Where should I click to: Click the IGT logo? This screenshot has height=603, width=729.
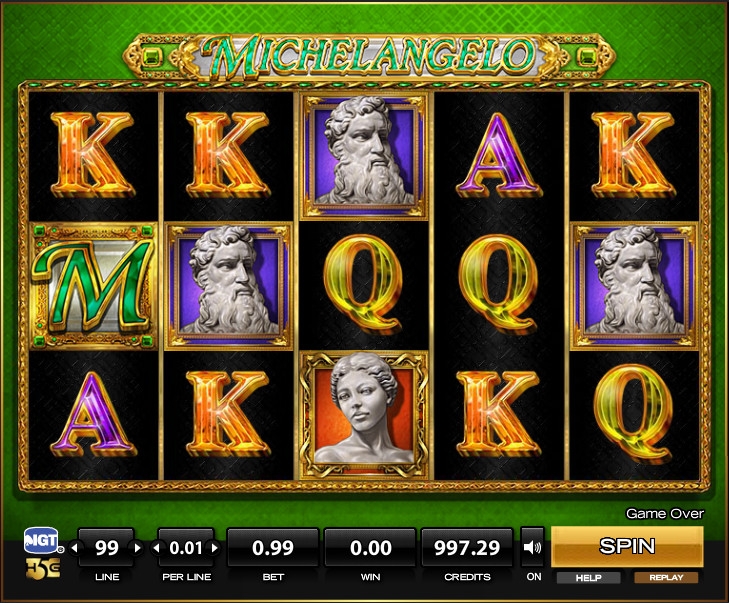click(x=43, y=542)
